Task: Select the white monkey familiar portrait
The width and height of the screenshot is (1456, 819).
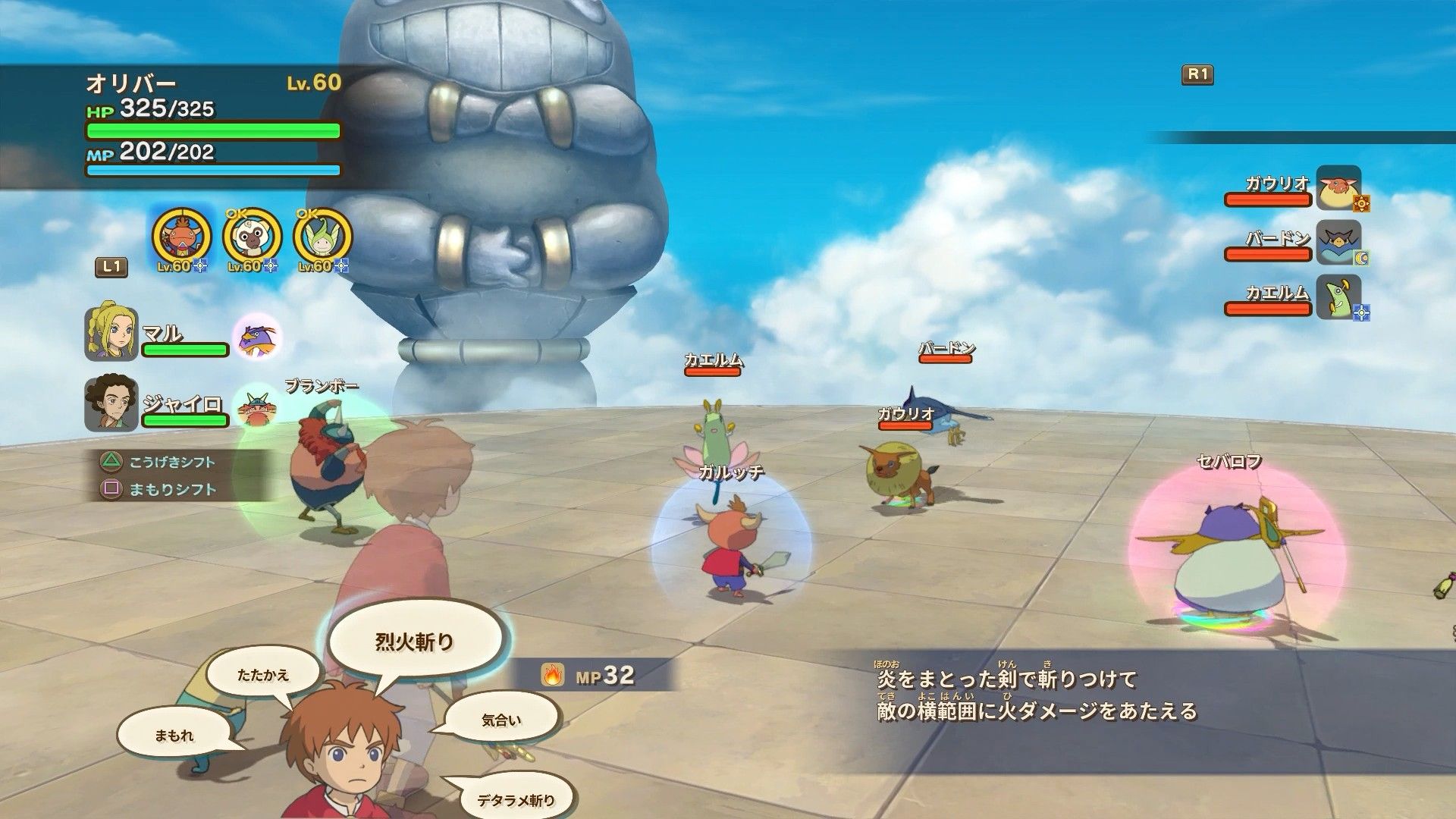Action: pyautogui.click(x=253, y=236)
